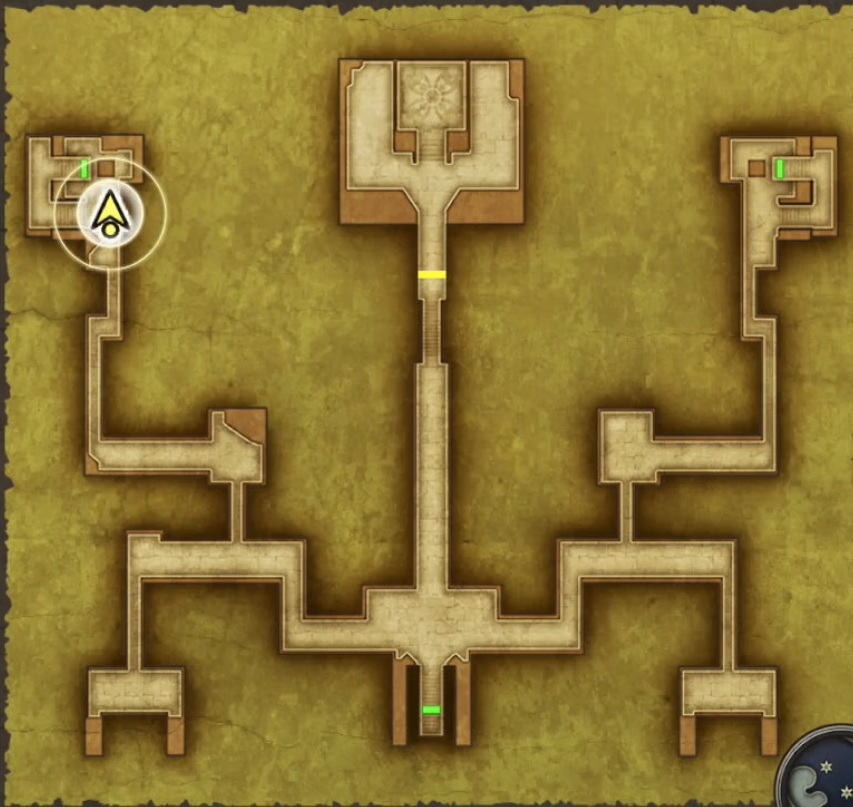Select the yellow door marker on the corridor

431,274
